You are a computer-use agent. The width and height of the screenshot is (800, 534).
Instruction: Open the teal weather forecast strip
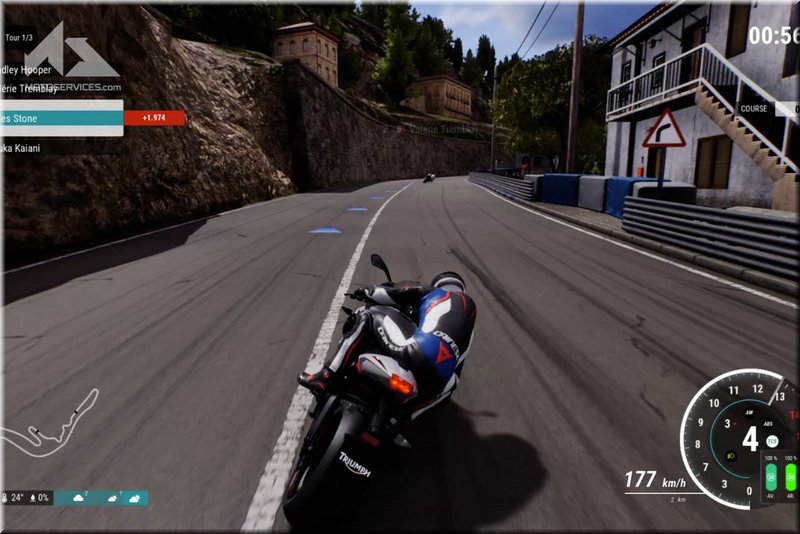pos(100,497)
